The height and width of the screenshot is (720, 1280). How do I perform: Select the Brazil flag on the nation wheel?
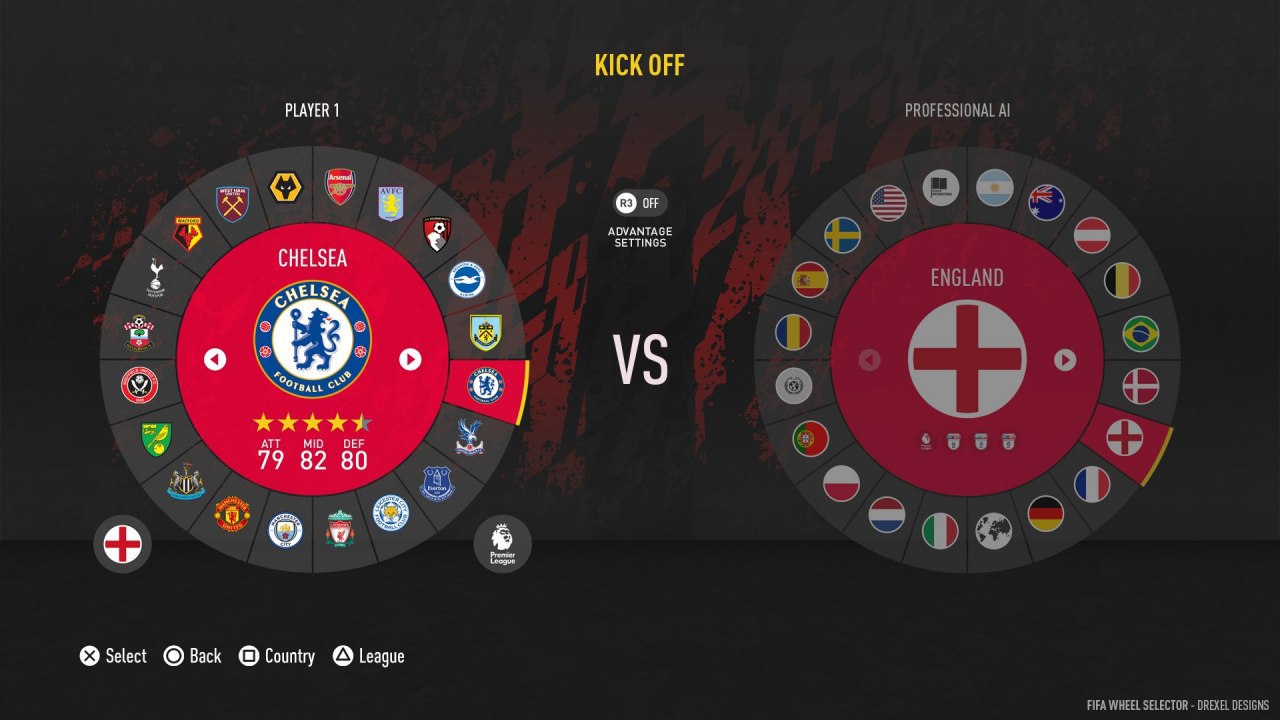pyautogui.click(x=1141, y=334)
